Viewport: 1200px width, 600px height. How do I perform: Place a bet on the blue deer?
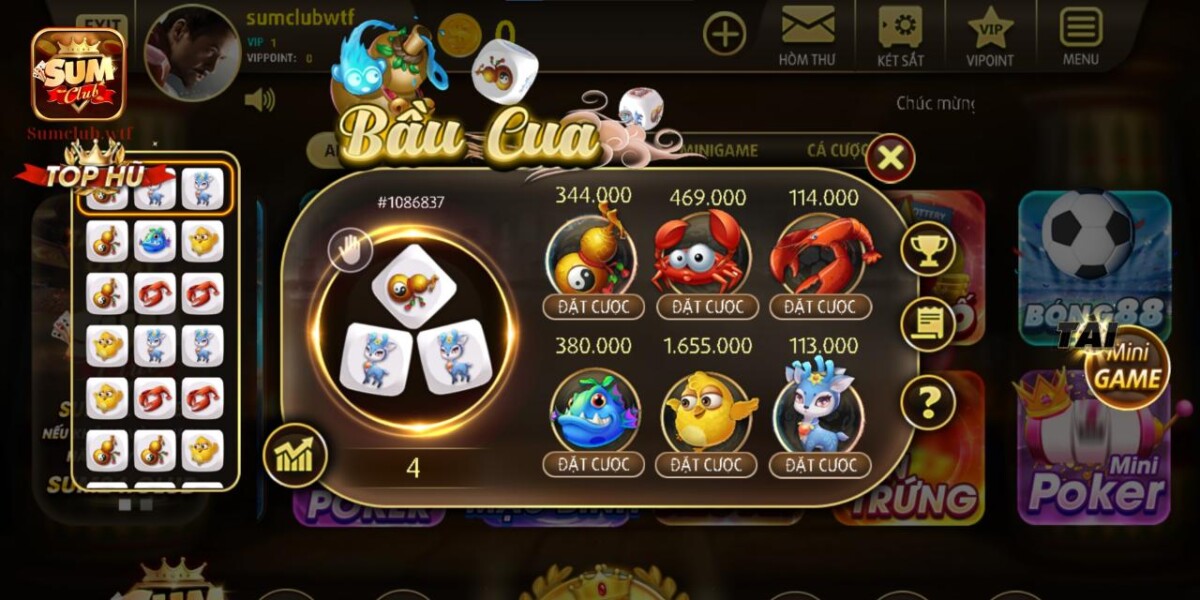(820, 464)
